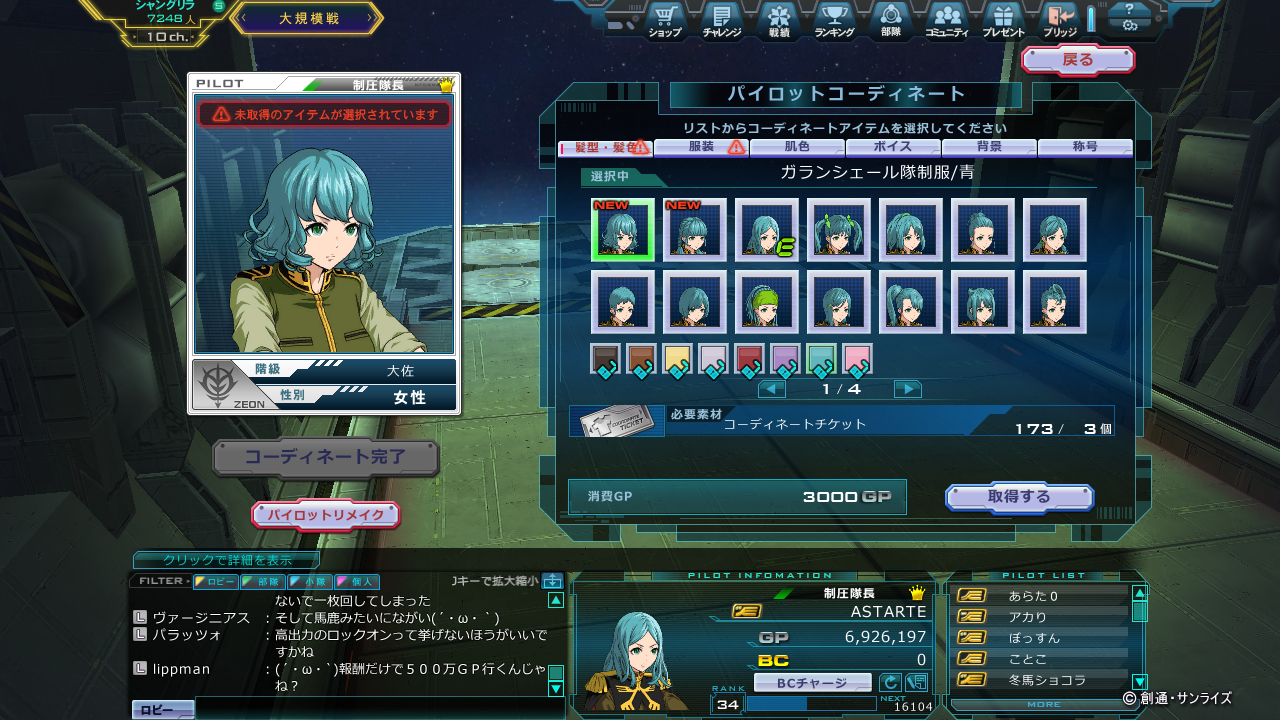
Task: Switch to the 肌色 skin color tab
Action: (797, 147)
